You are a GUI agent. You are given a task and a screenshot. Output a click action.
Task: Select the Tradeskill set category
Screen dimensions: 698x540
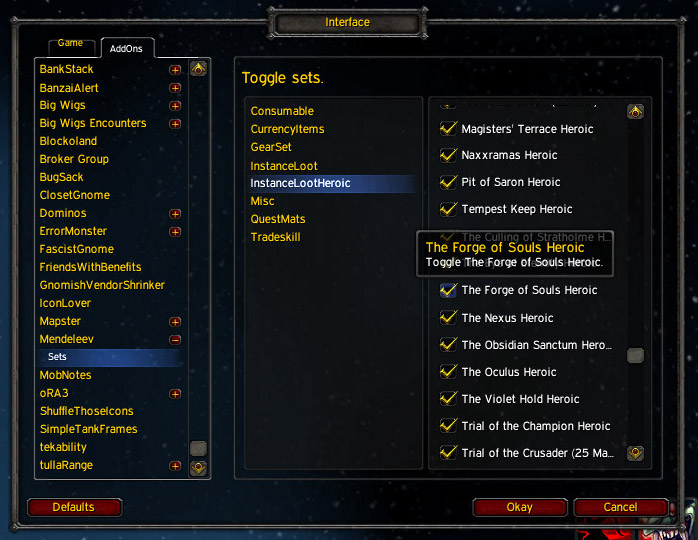pyautogui.click(x=275, y=237)
